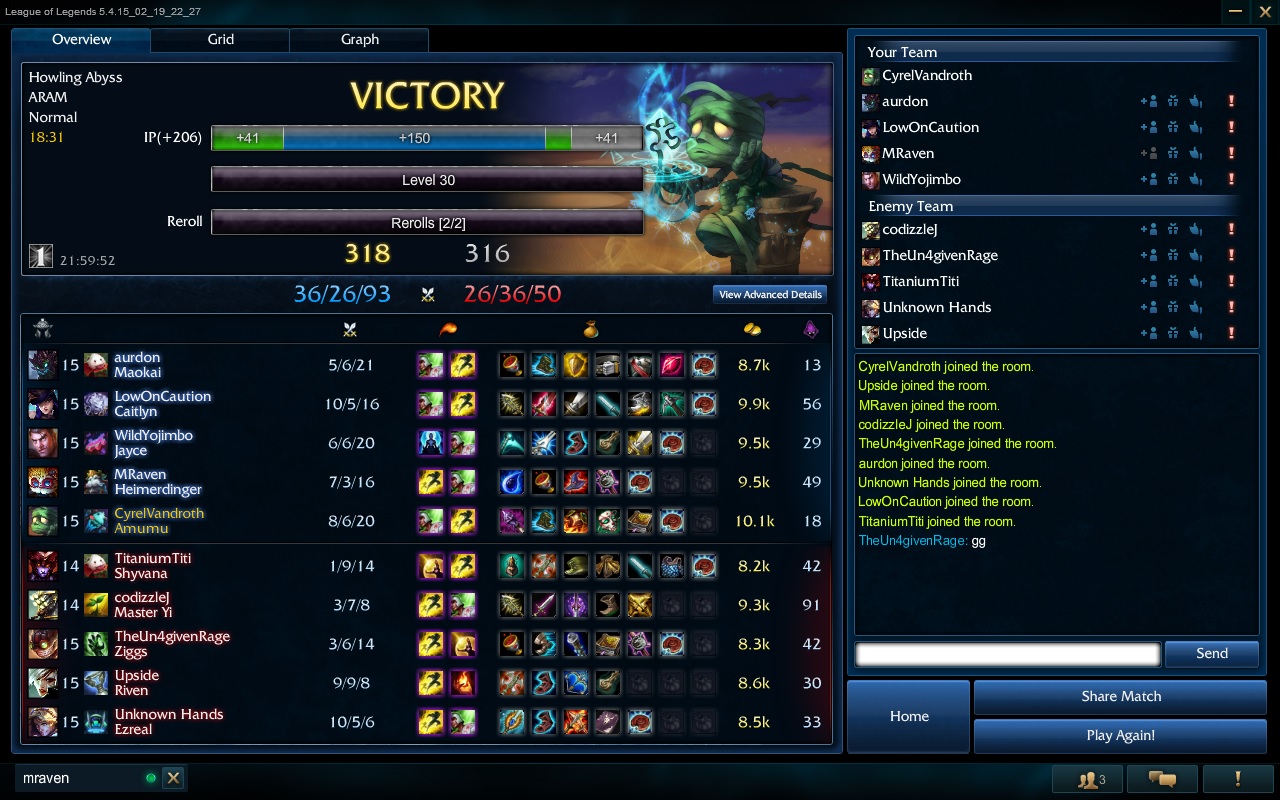1280x800 pixels.
Task: Open the Graph tab
Action: point(359,40)
